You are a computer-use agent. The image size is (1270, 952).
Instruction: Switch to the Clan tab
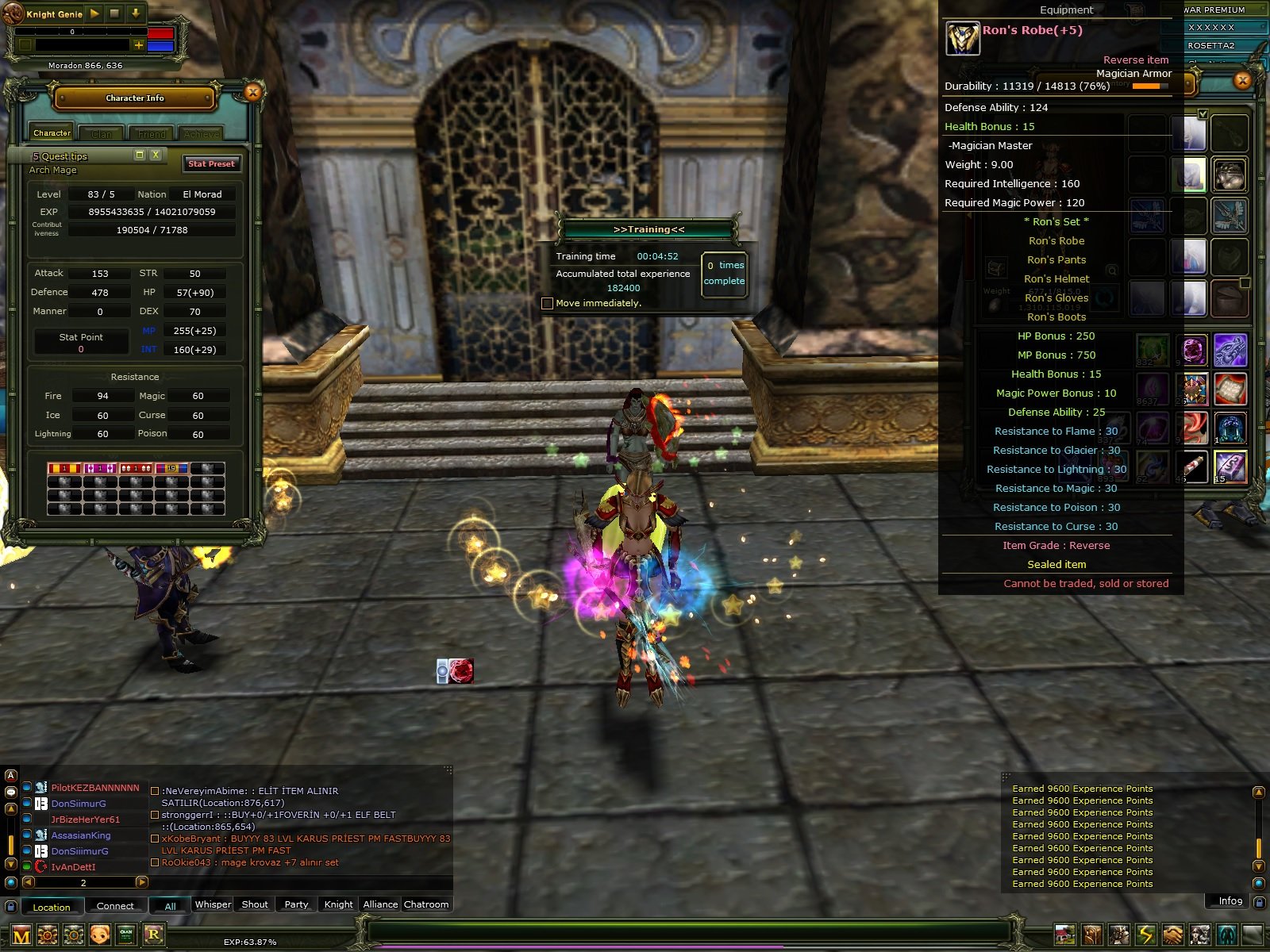(101, 132)
